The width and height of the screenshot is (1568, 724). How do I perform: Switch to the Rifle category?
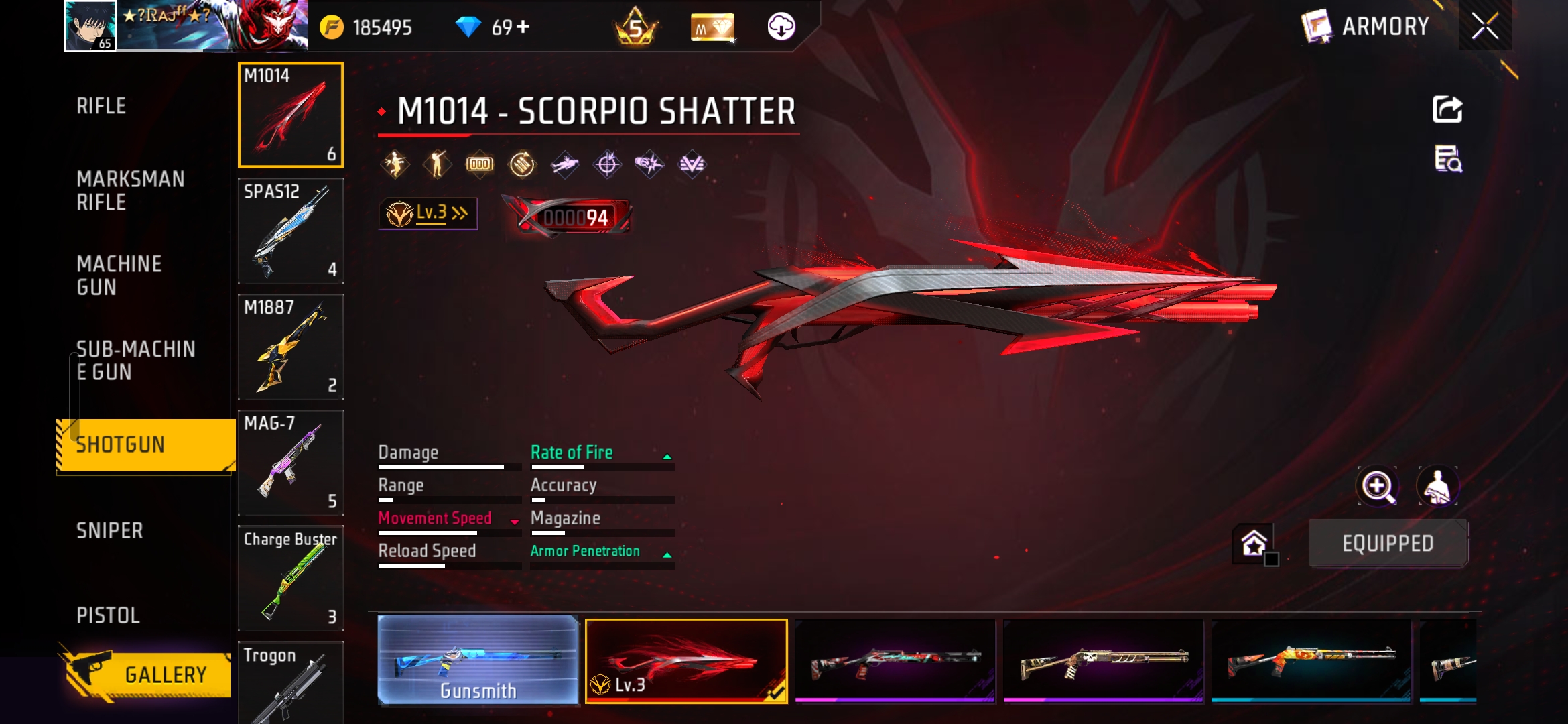click(x=101, y=106)
